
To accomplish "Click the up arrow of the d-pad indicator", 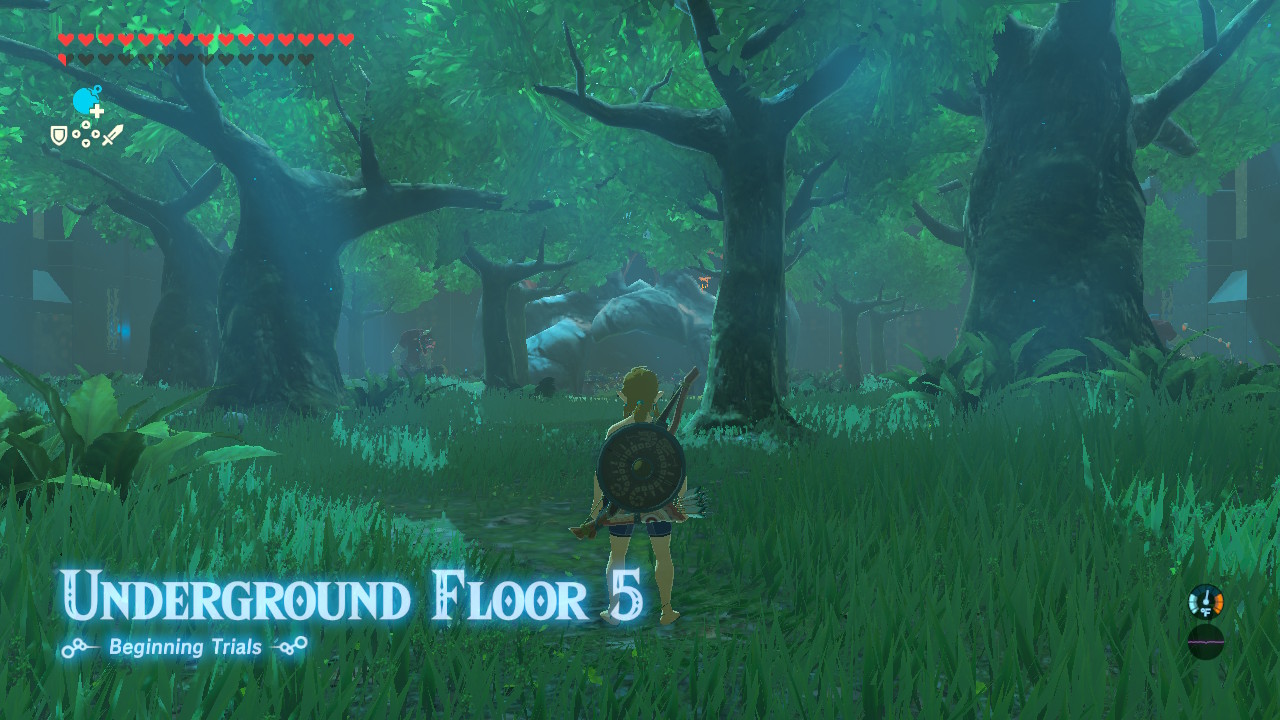I will [86, 125].
